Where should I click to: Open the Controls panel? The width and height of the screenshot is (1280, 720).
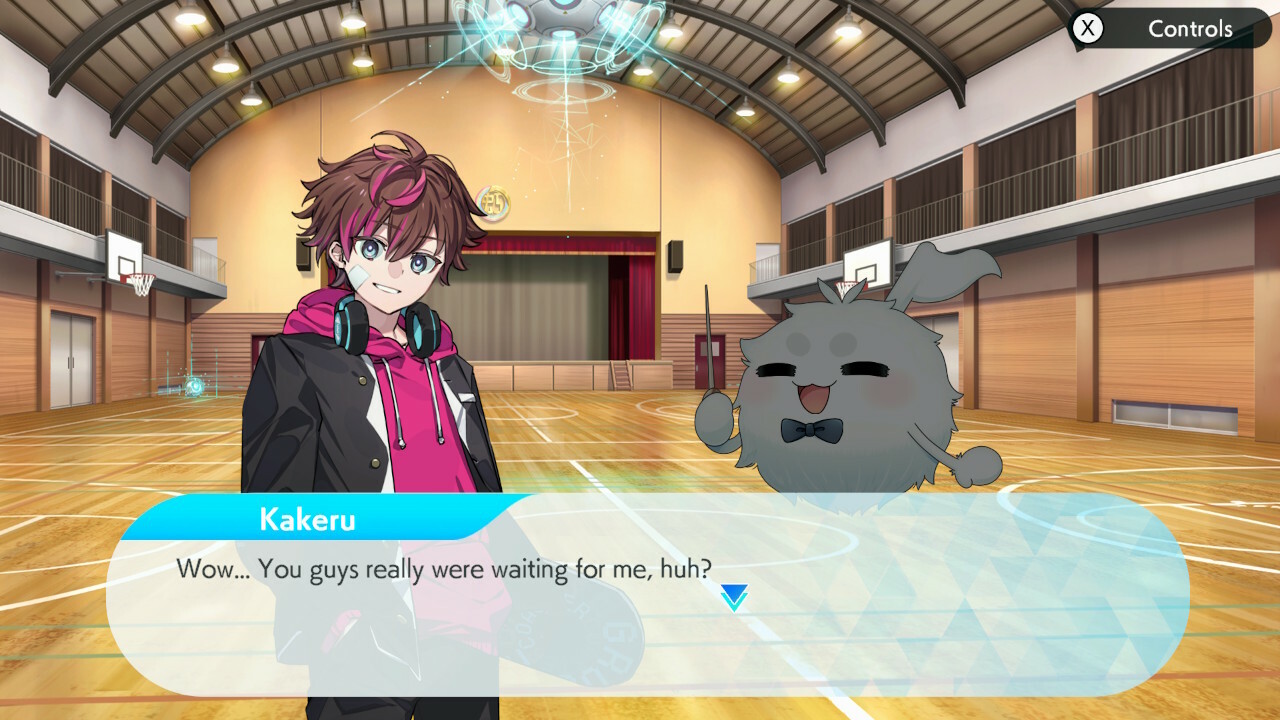tap(1170, 29)
